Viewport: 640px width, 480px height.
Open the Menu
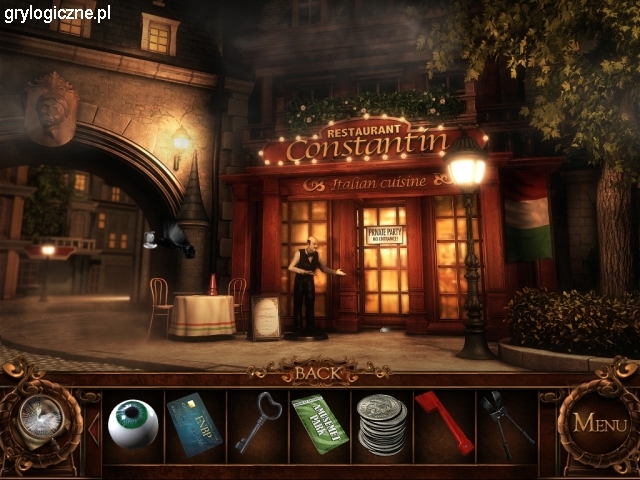(x=600, y=423)
